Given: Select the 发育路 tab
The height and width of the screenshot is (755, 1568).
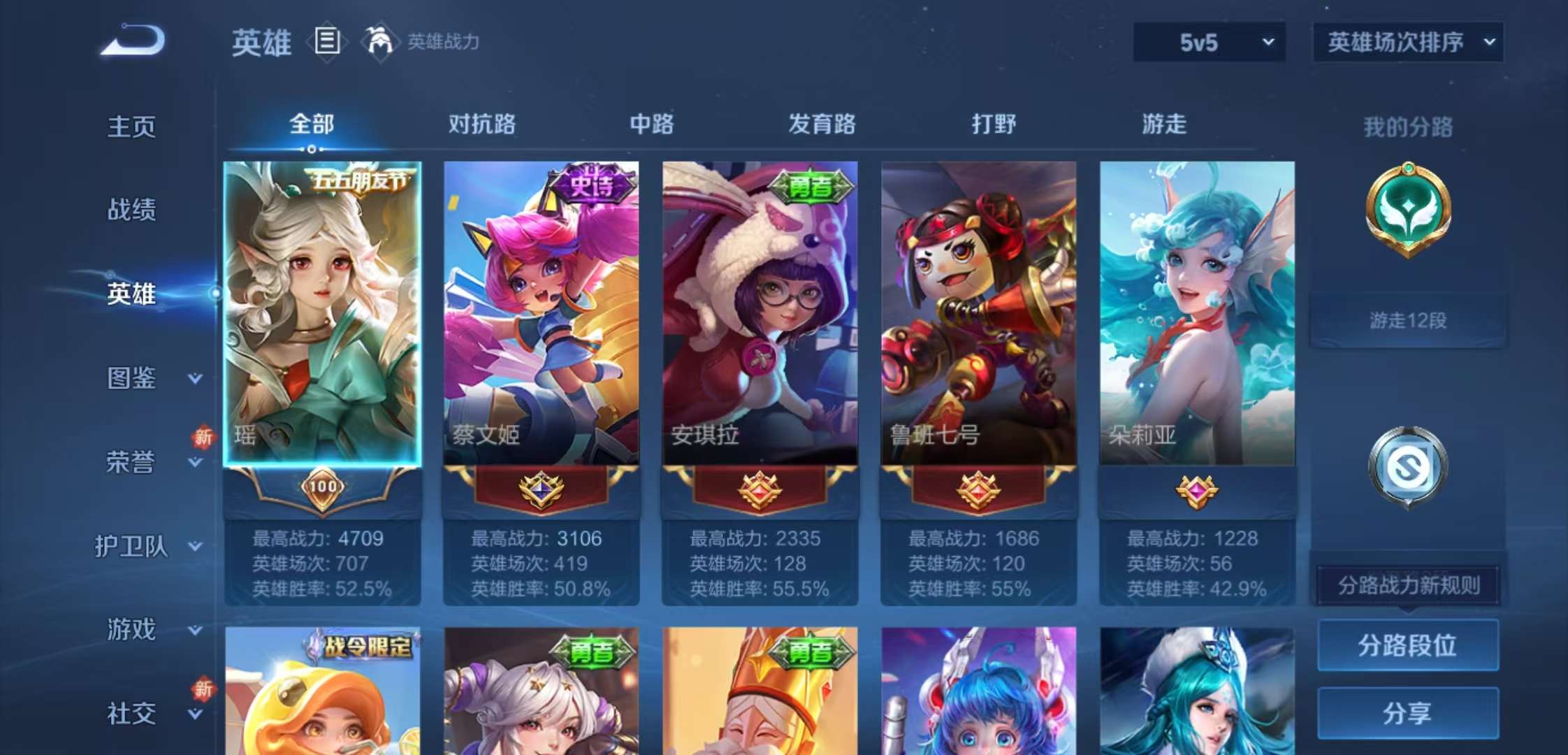Looking at the screenshot, I should (822, 124).
